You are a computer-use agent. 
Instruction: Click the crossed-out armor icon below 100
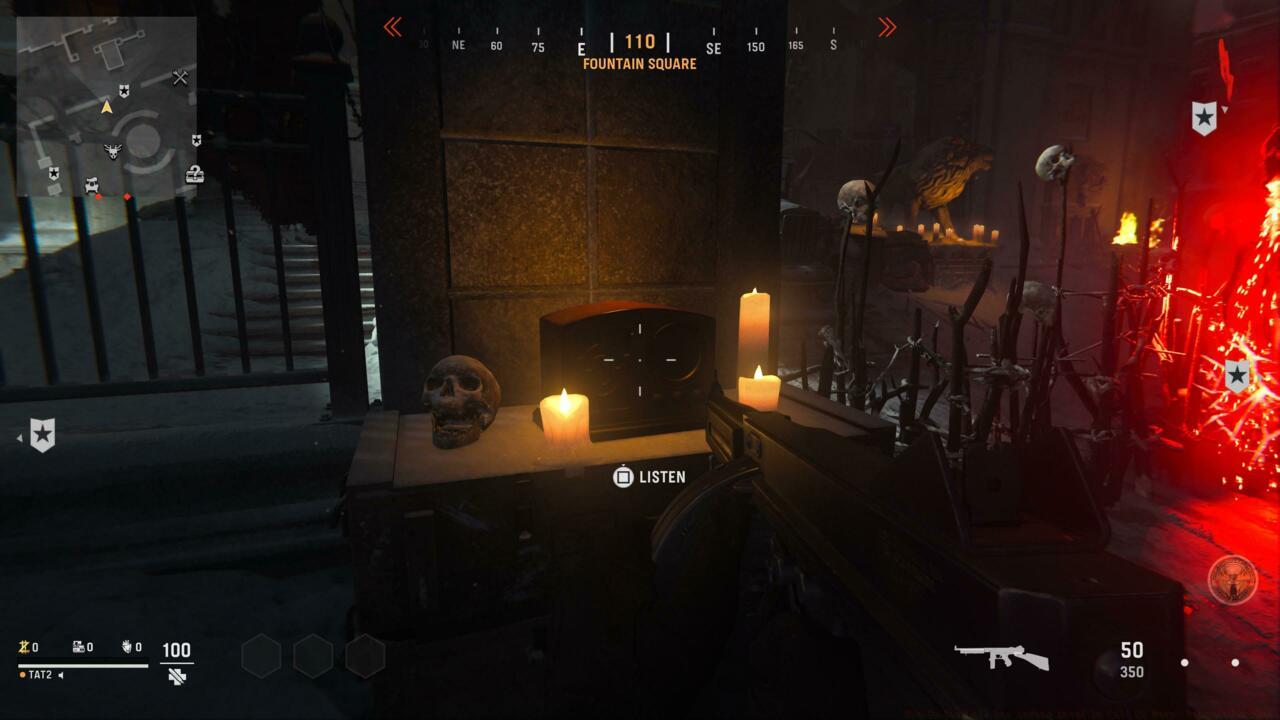tap(177, 676)
